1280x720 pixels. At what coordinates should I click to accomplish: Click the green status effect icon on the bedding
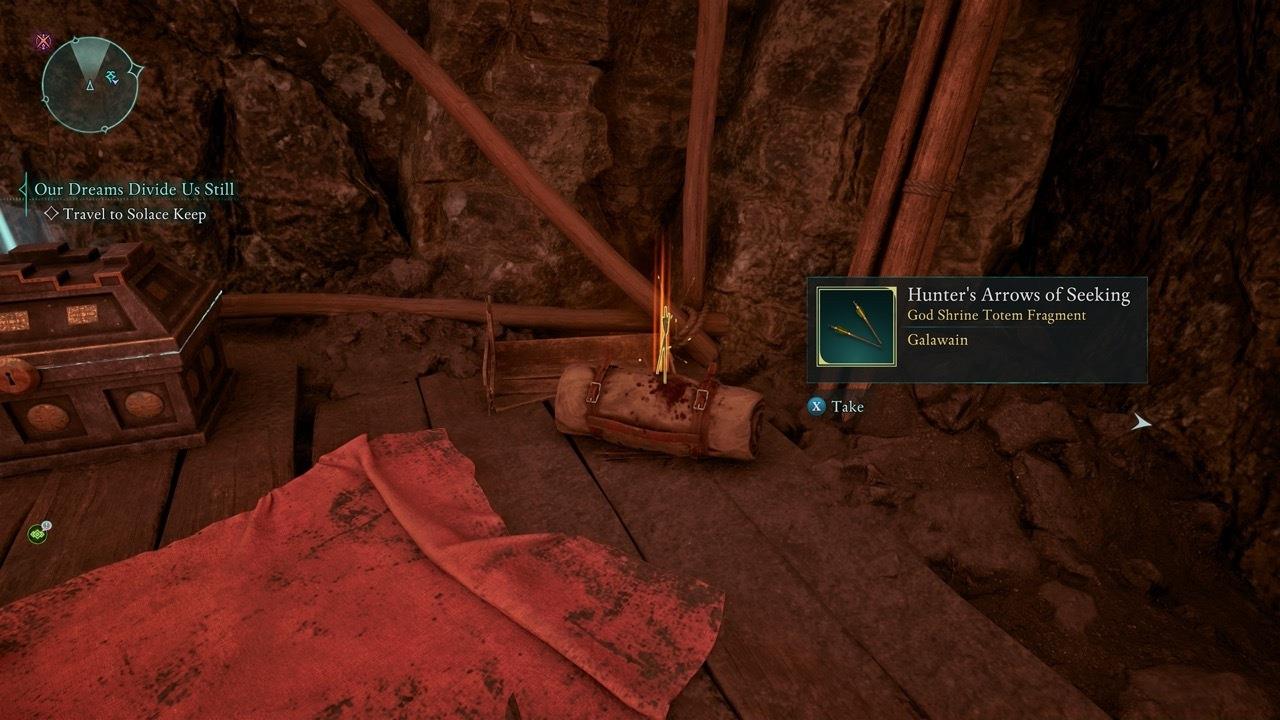tap(37, 535)
